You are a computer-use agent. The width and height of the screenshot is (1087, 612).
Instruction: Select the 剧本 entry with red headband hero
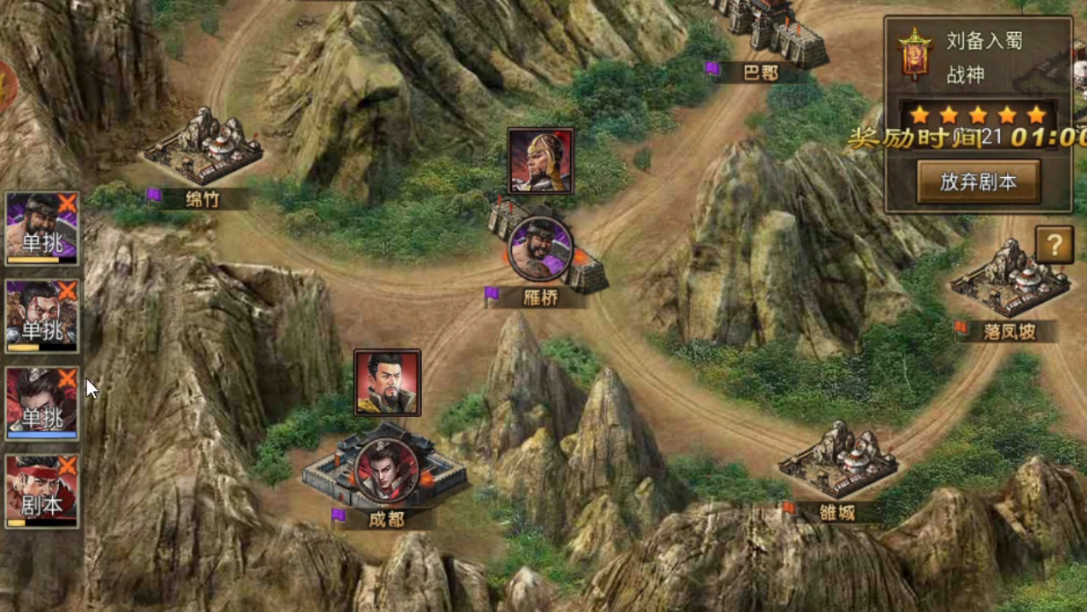click(x=38, y=491)
